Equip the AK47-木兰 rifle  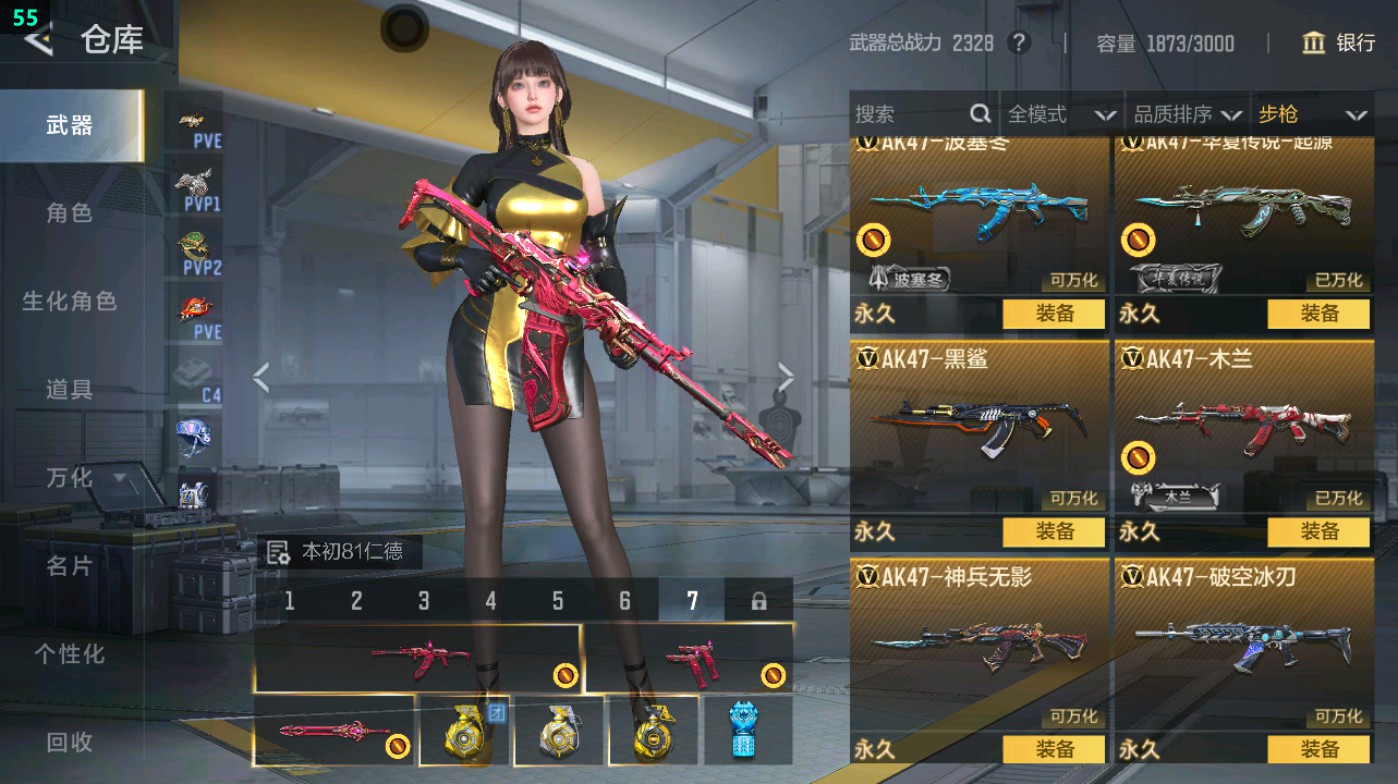pyautogui.click(x=1318, y=531)
